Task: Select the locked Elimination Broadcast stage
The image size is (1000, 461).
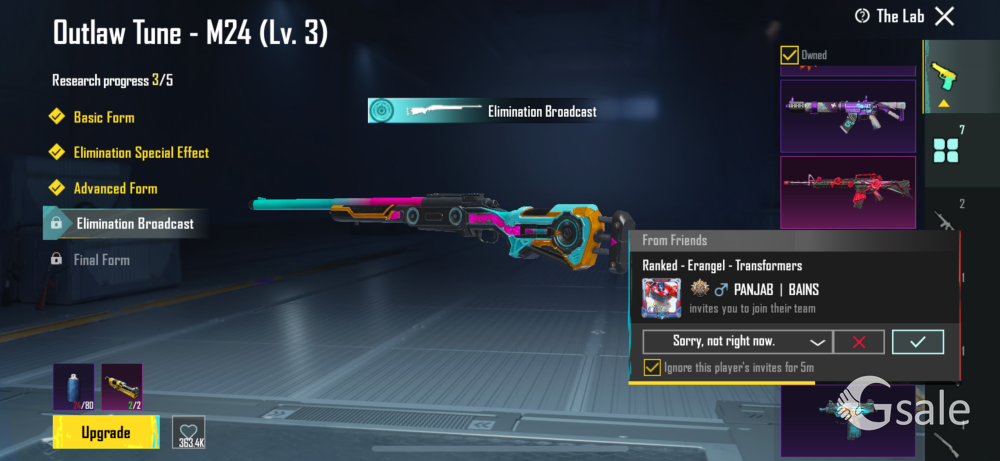Action: pyautogui.click(x=134, y=224)
